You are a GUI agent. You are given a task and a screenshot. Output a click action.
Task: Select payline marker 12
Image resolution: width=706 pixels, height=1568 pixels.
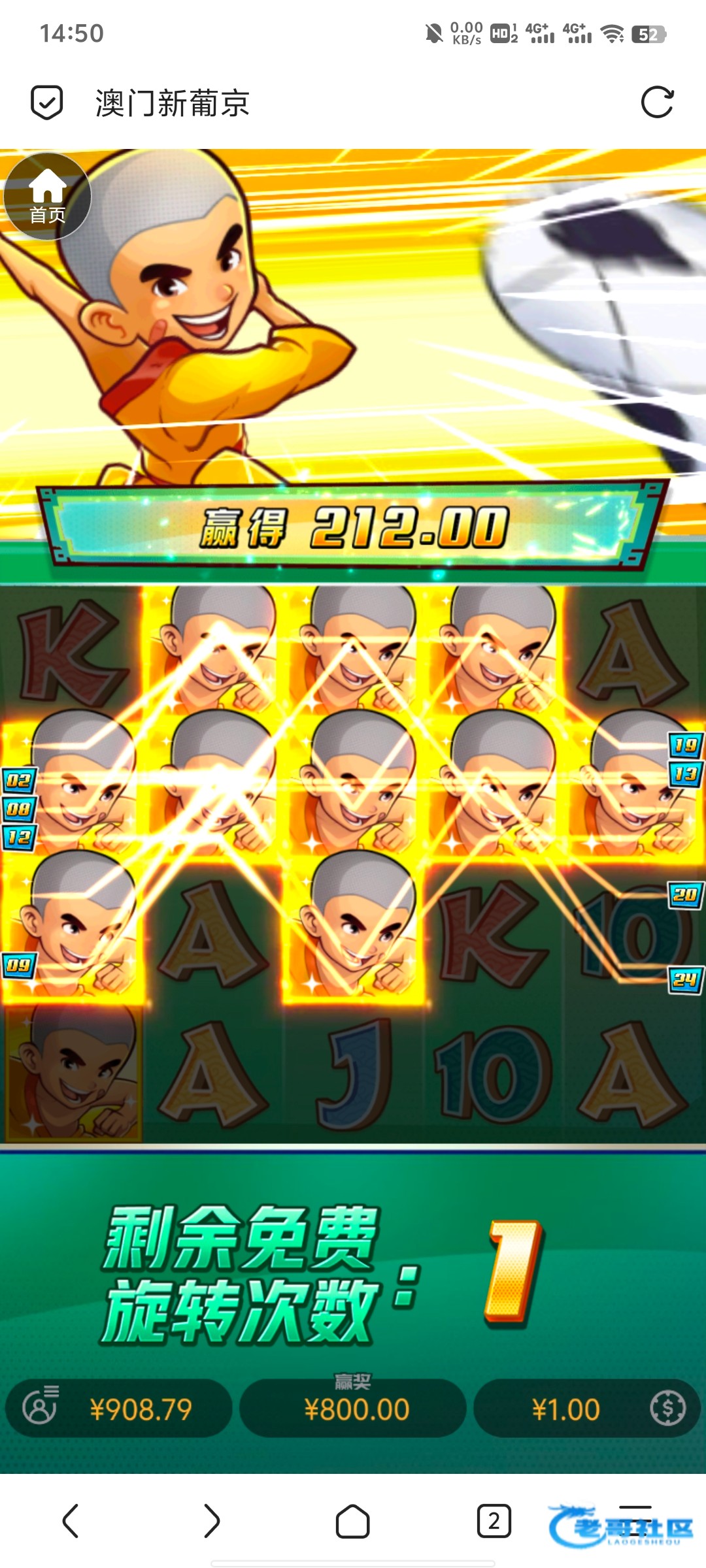tap(19, 838)
